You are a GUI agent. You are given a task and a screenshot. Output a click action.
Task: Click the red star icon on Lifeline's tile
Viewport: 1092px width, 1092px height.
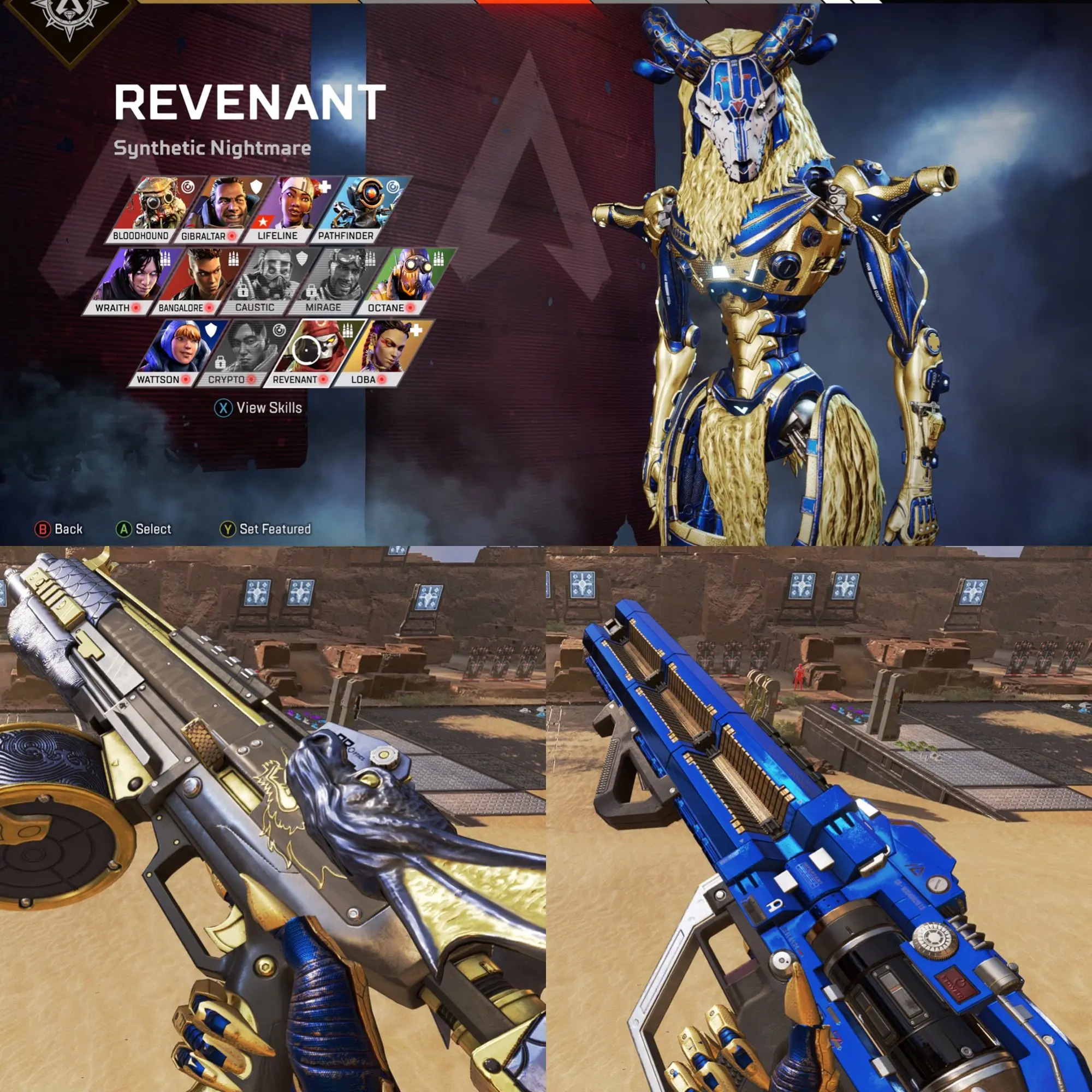262,222
